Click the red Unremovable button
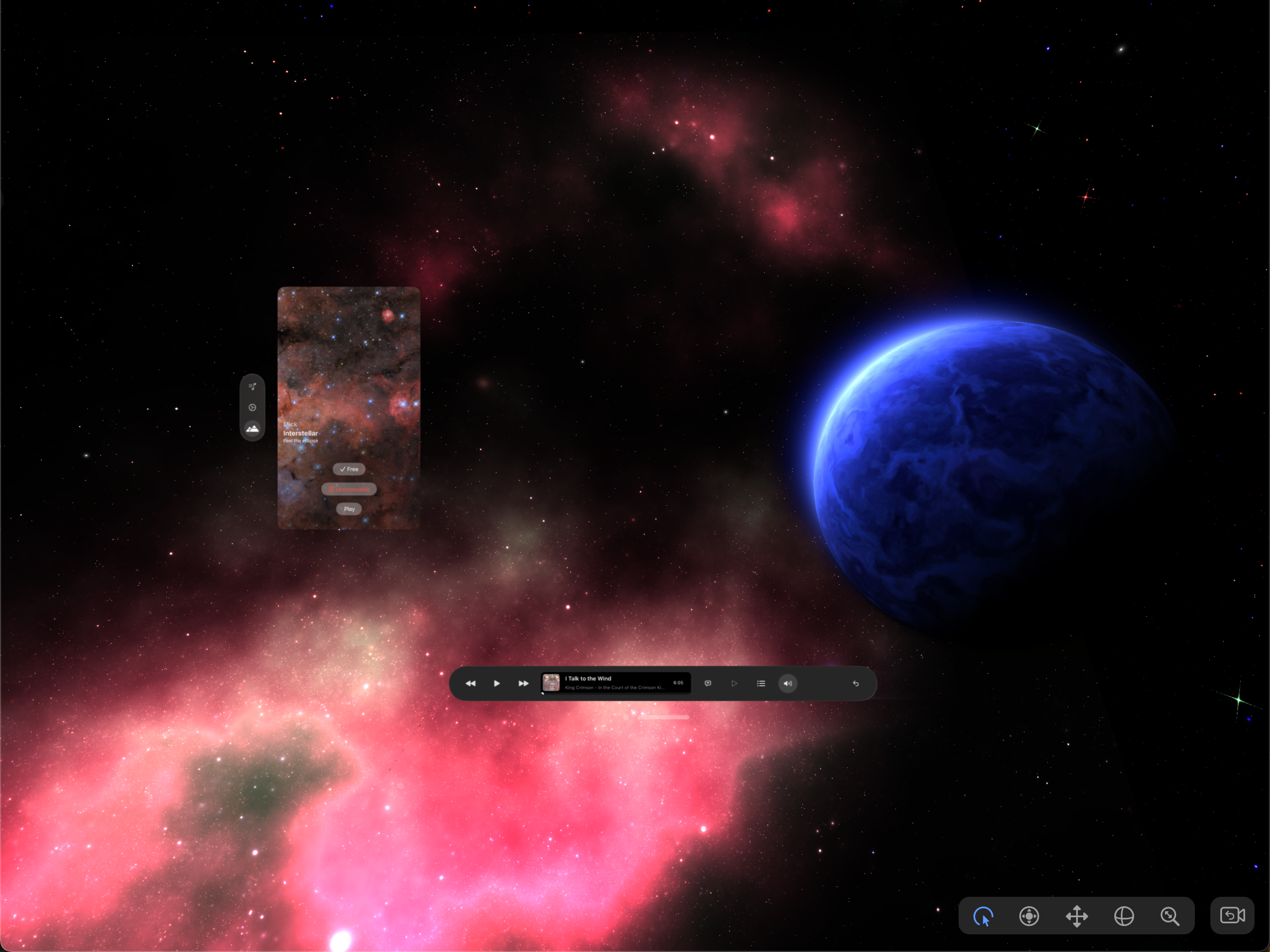The width and height of the screenshot is (1270, 952). (x=348, y=489)
